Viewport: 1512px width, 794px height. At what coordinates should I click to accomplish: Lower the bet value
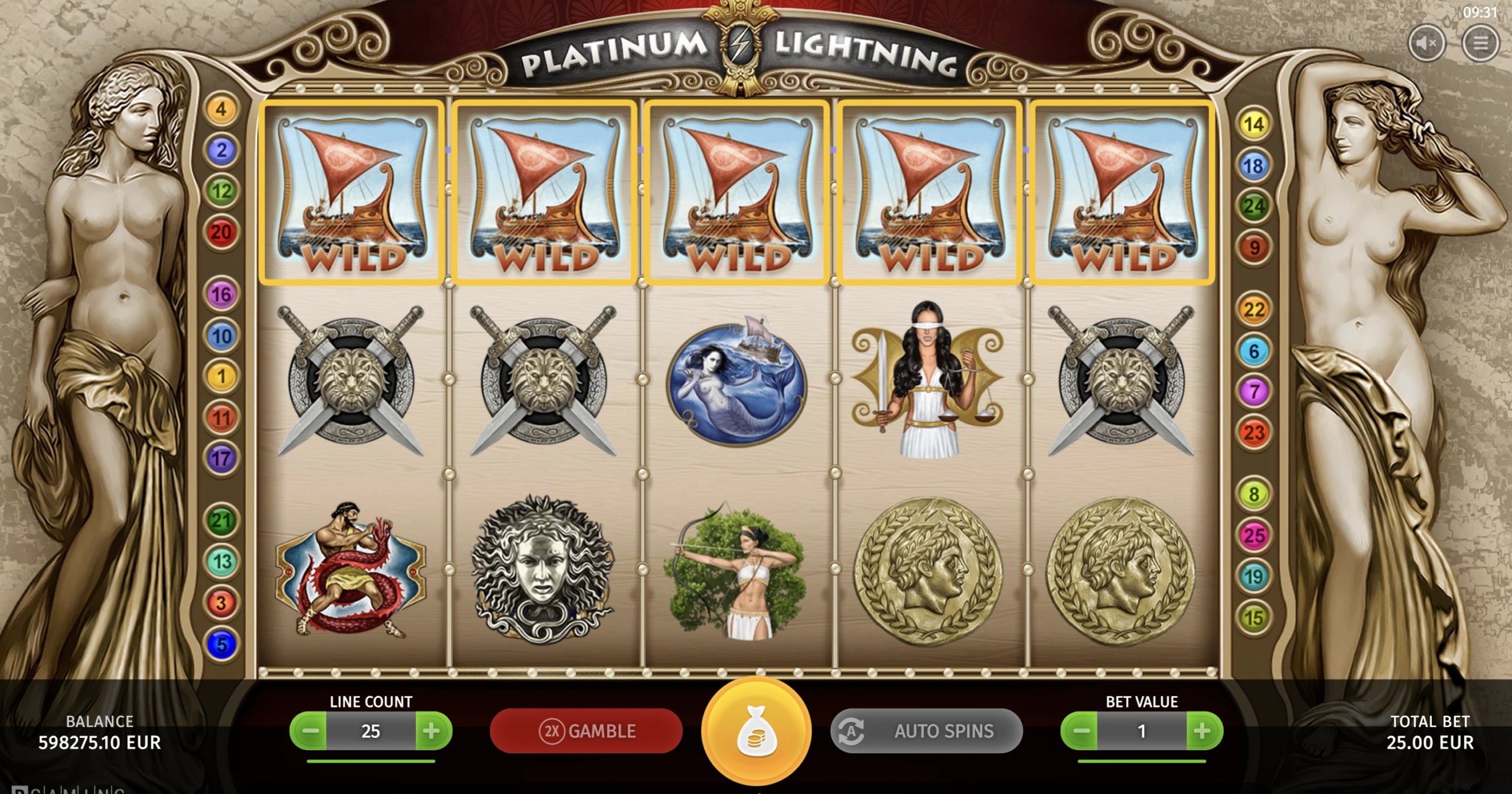click(x=1080, y=731)
